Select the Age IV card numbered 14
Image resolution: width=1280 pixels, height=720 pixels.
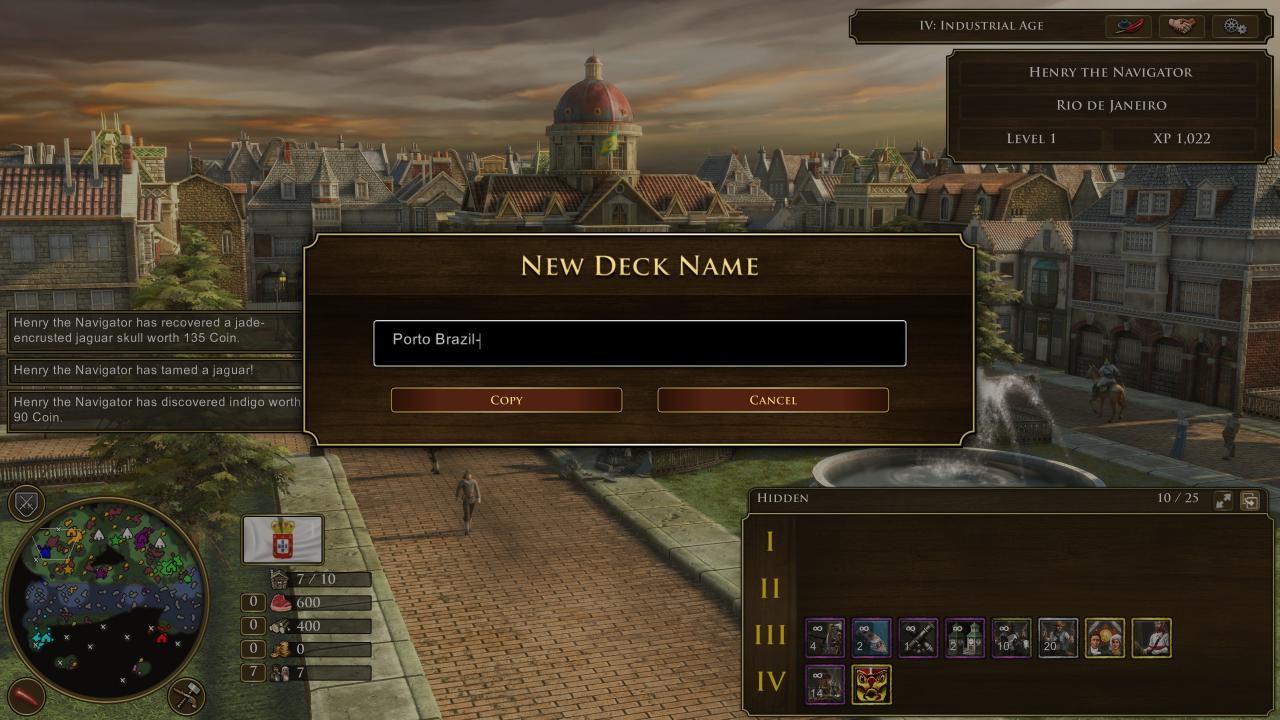[825, 685]
